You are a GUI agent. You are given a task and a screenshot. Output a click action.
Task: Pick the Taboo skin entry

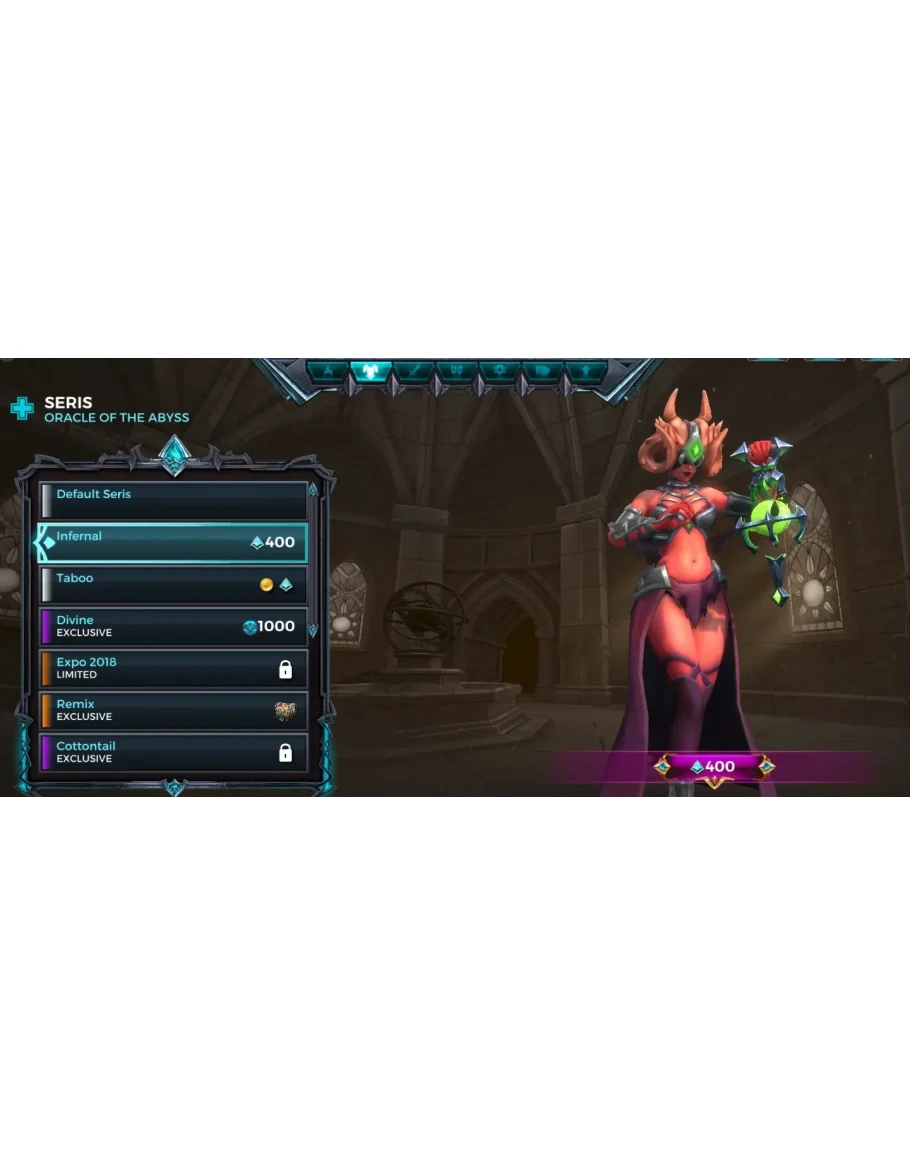[173, 584]
